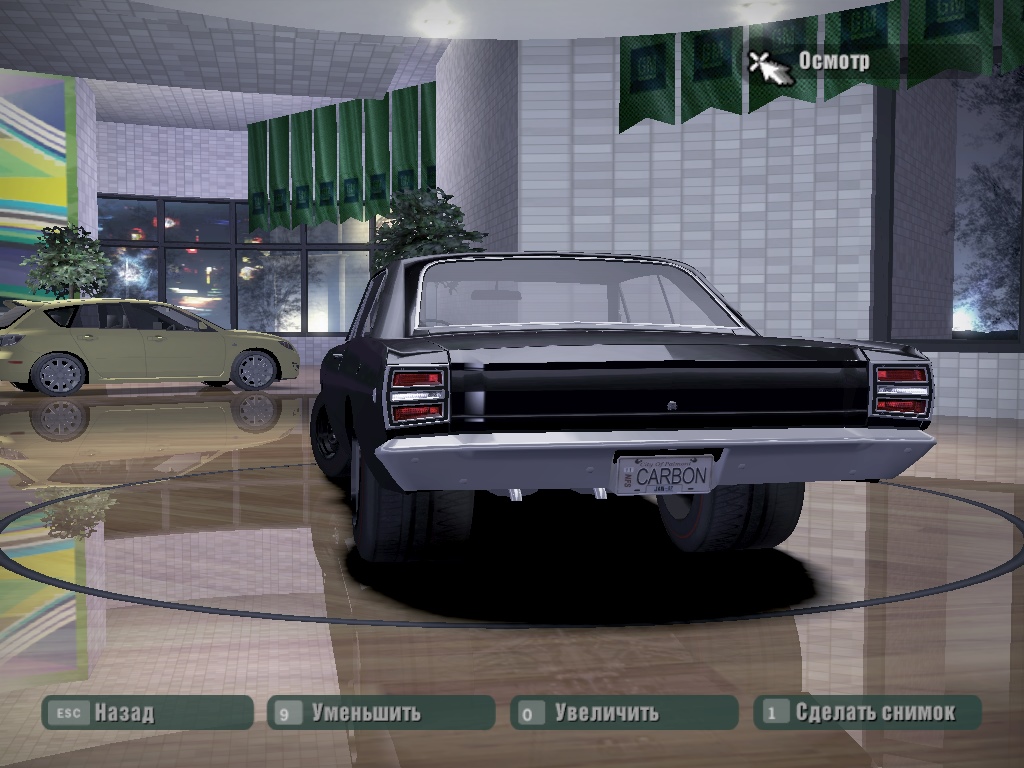The height and width of the screenshot is (768, 1024).
Task: Take a snapshot with Сделать снимок
Action: click(x=866, y=713)
